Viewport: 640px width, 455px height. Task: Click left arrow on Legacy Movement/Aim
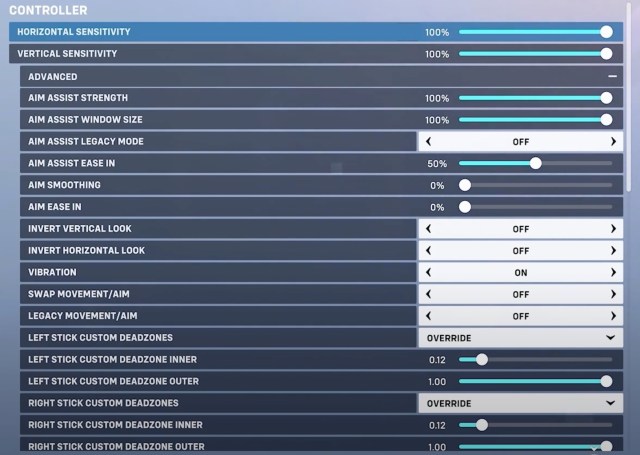[429, 316]
